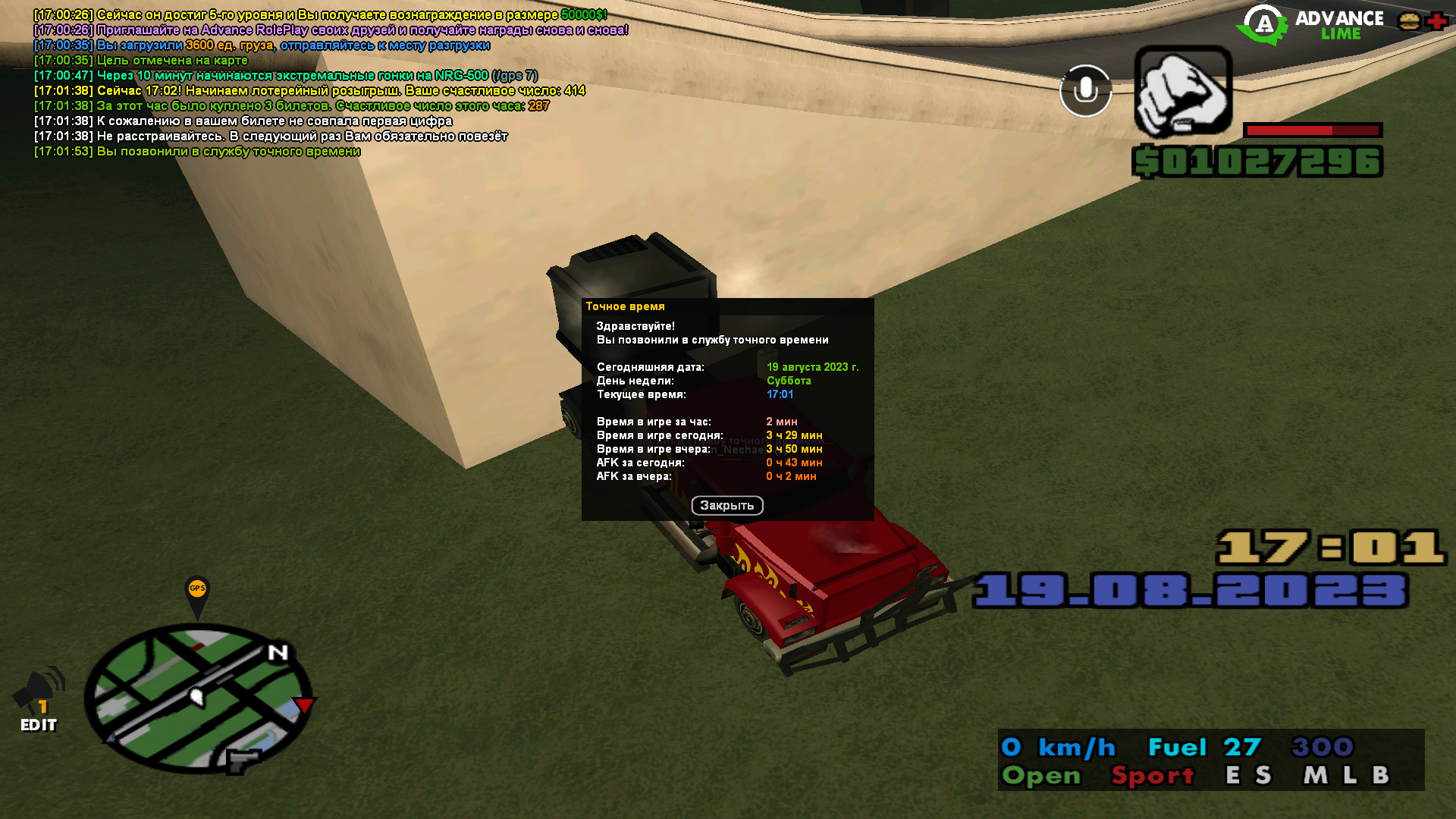
Task: Select the Точное время dialog header
Action: coord(625,306)
